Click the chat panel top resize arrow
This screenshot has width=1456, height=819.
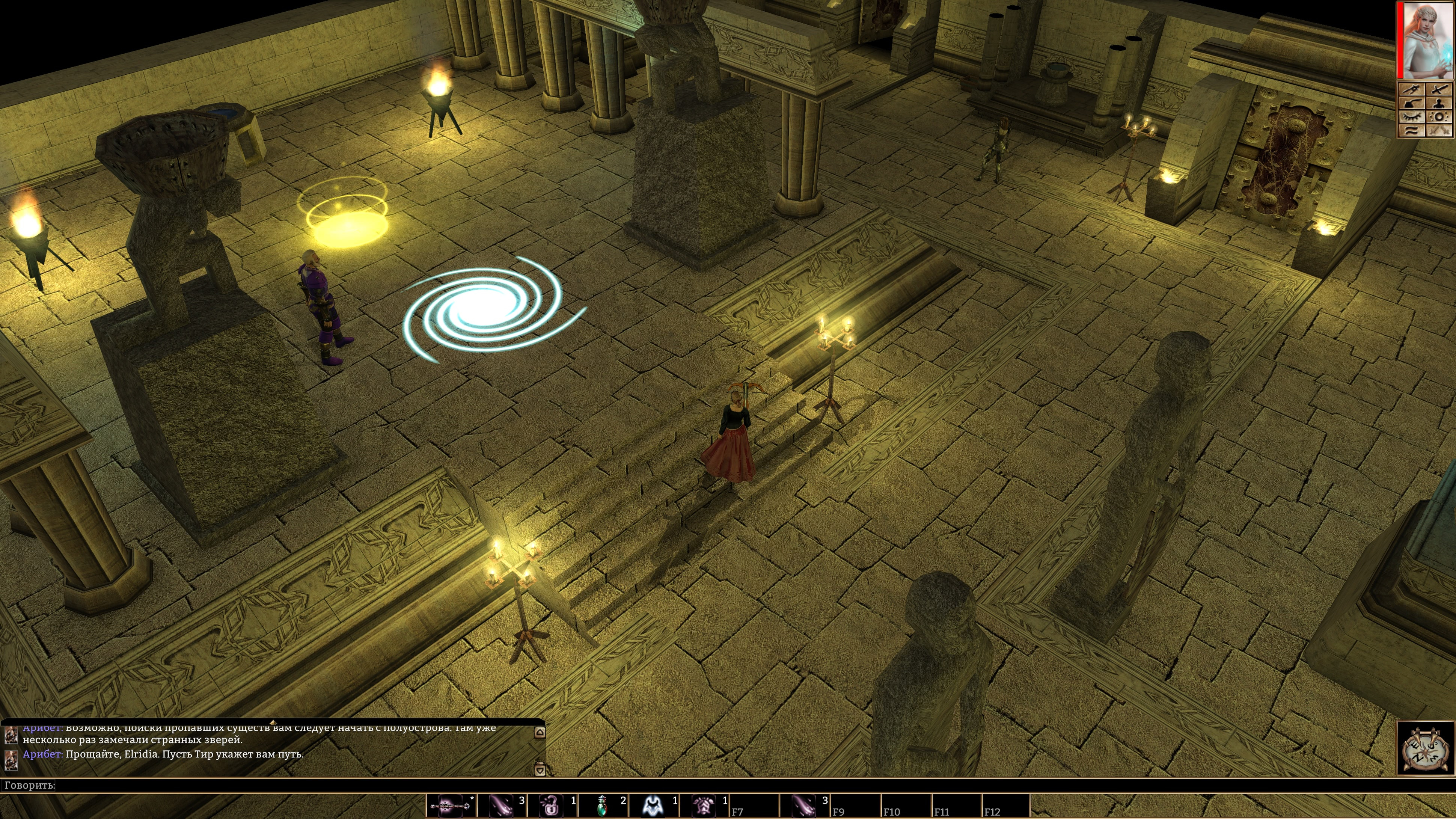point(273,722)
